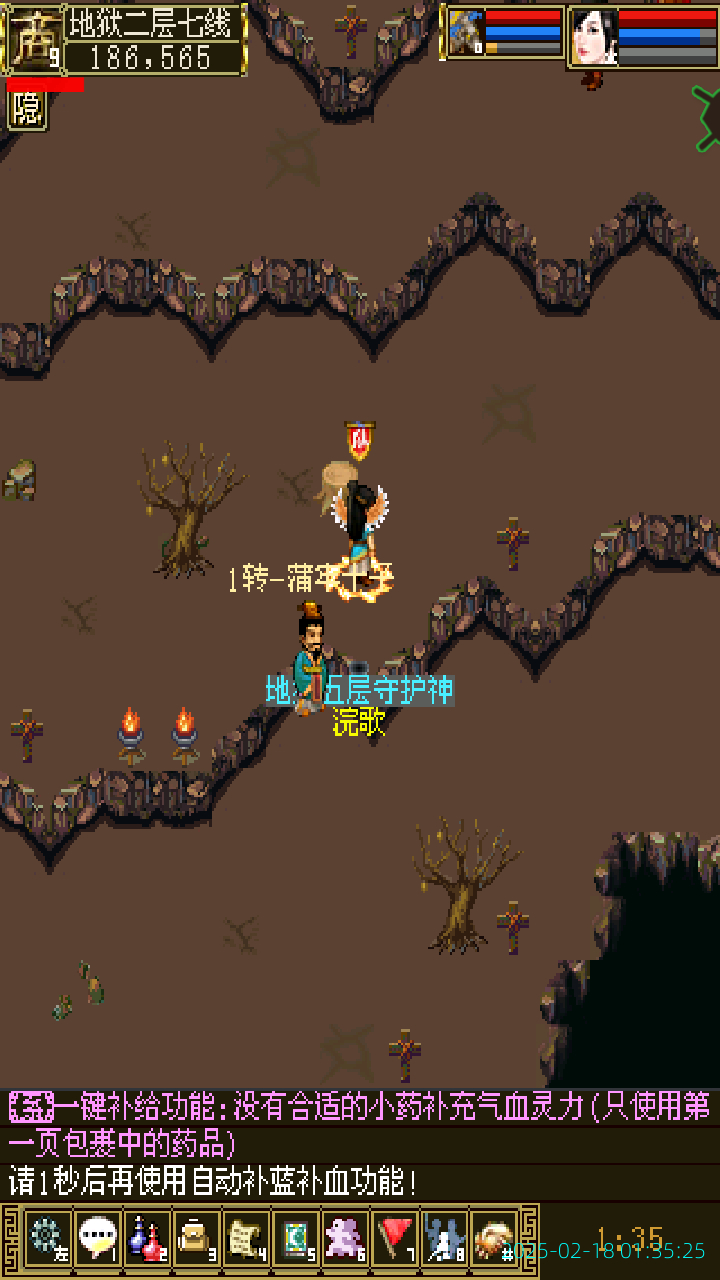Click the conch shell icon

click(494, 1240)
